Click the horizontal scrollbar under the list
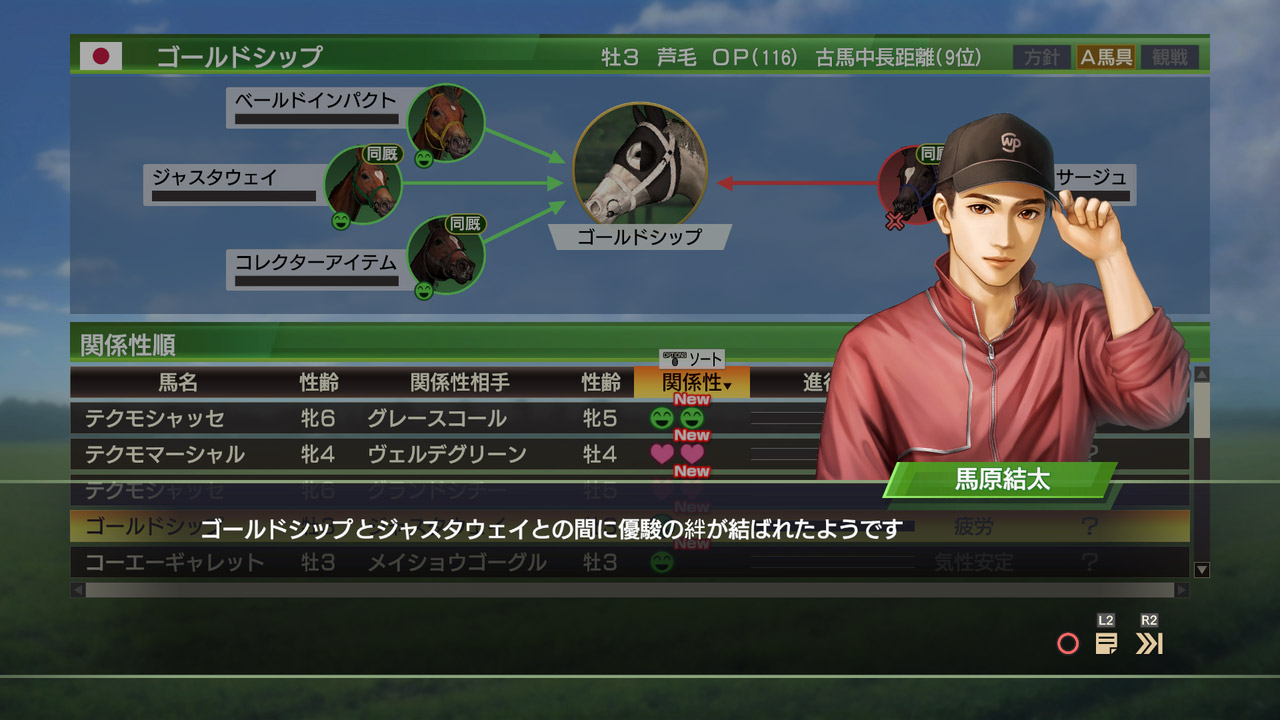 point(630,590)
